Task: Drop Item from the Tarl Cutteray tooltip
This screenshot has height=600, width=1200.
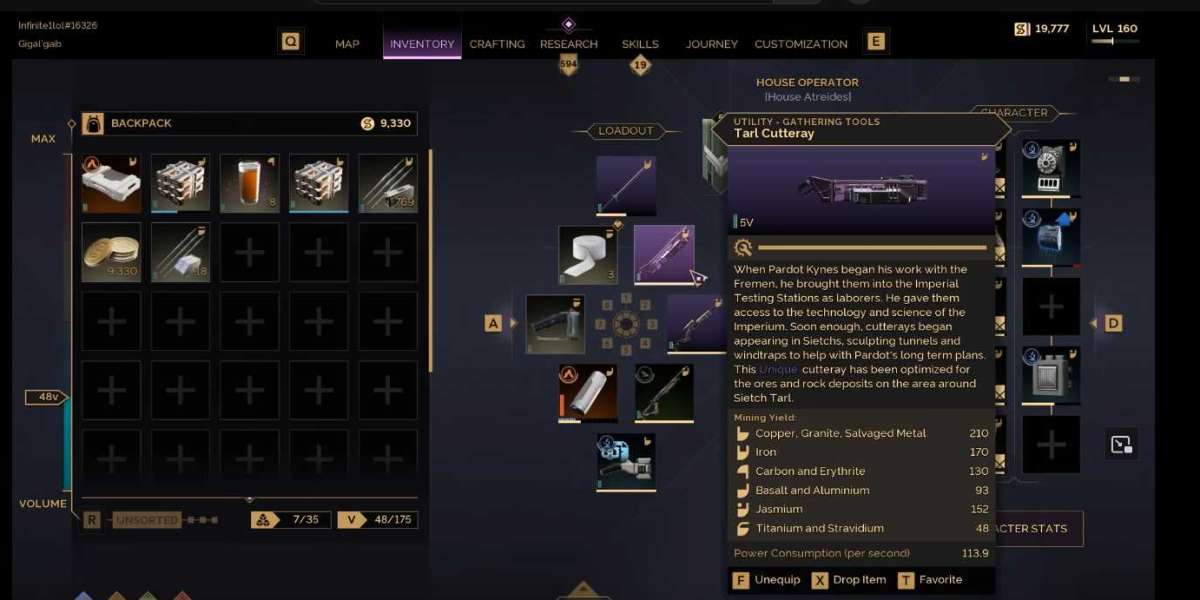Action: point(850,580)
